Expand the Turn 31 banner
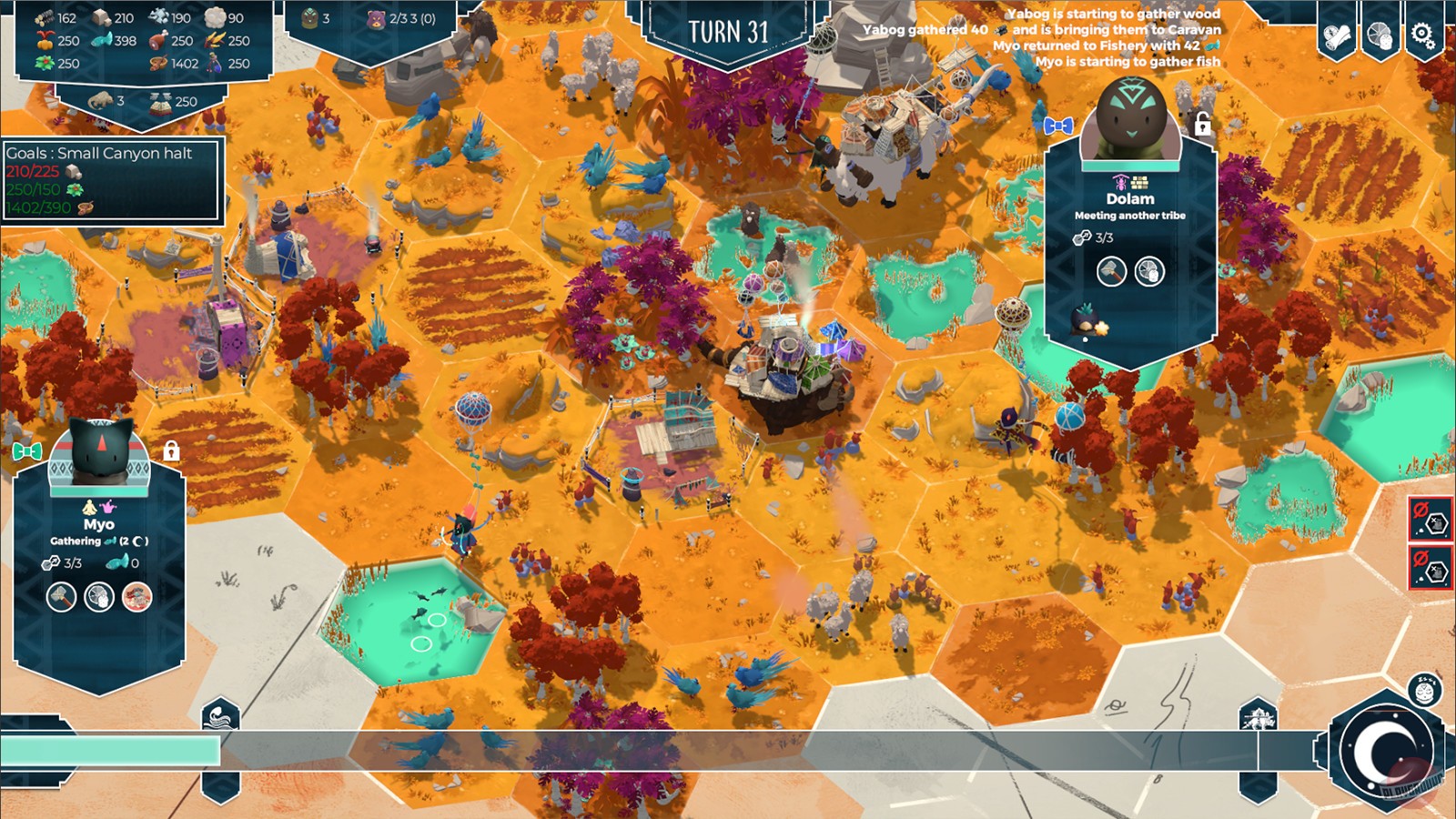This screenshot has height=819, width=1456. (x=731, y=31)
